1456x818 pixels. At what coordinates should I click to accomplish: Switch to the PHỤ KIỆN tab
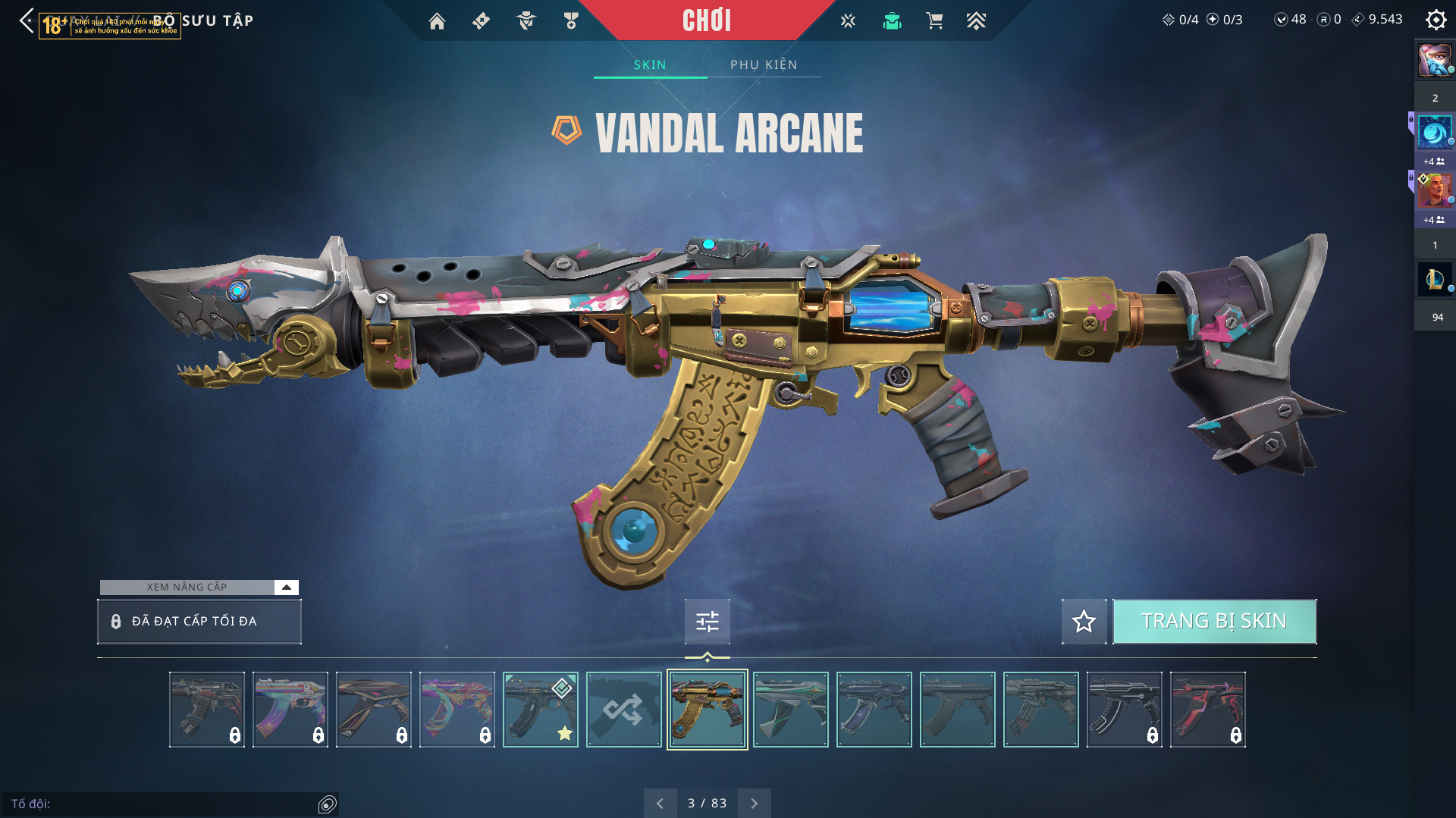[764, 65]
